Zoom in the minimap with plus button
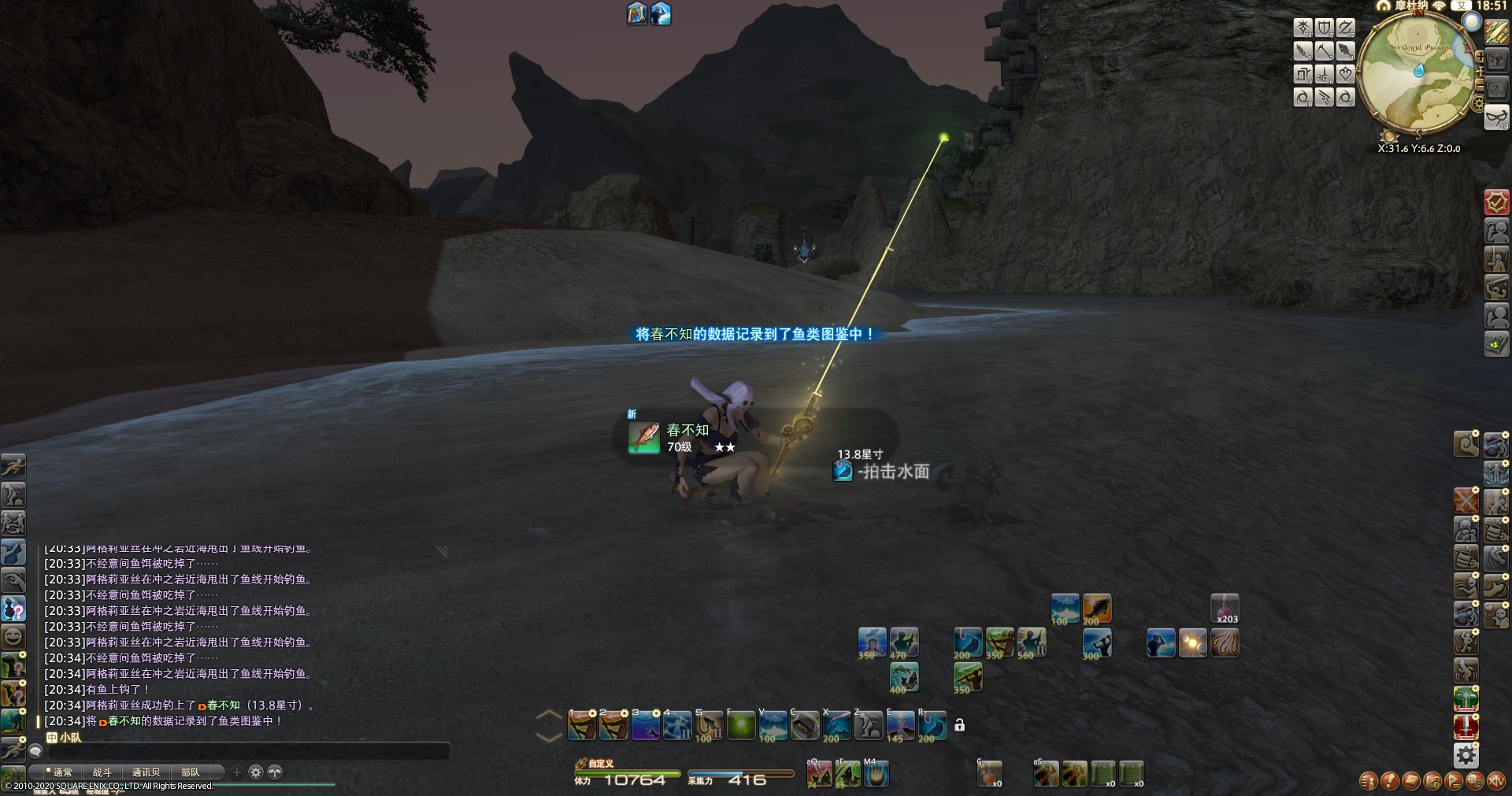 (1480, 57)
